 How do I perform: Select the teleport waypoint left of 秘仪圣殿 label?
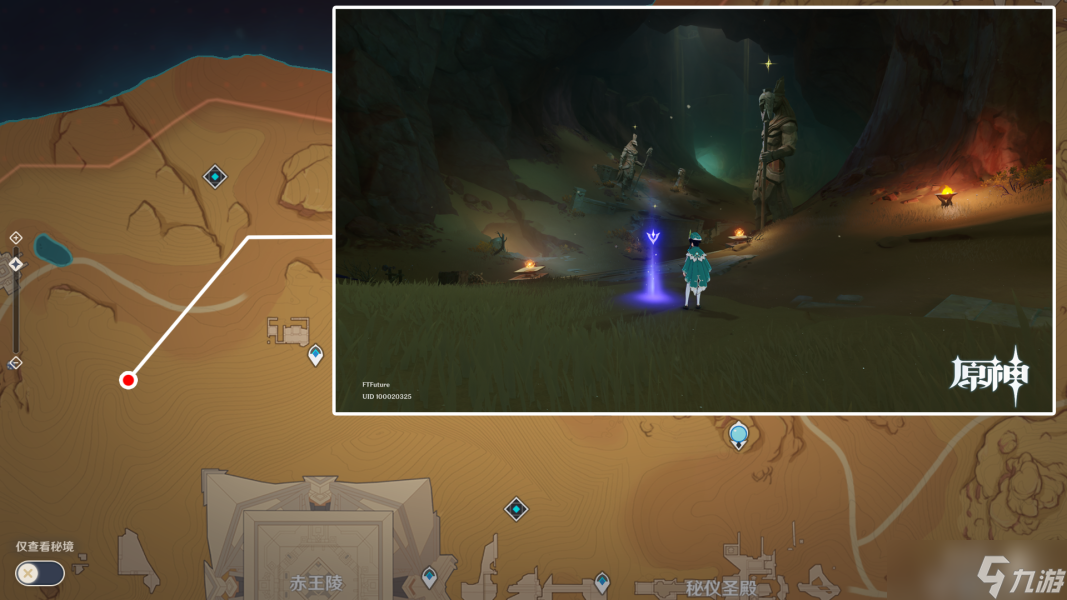click(x=602, y=580)
